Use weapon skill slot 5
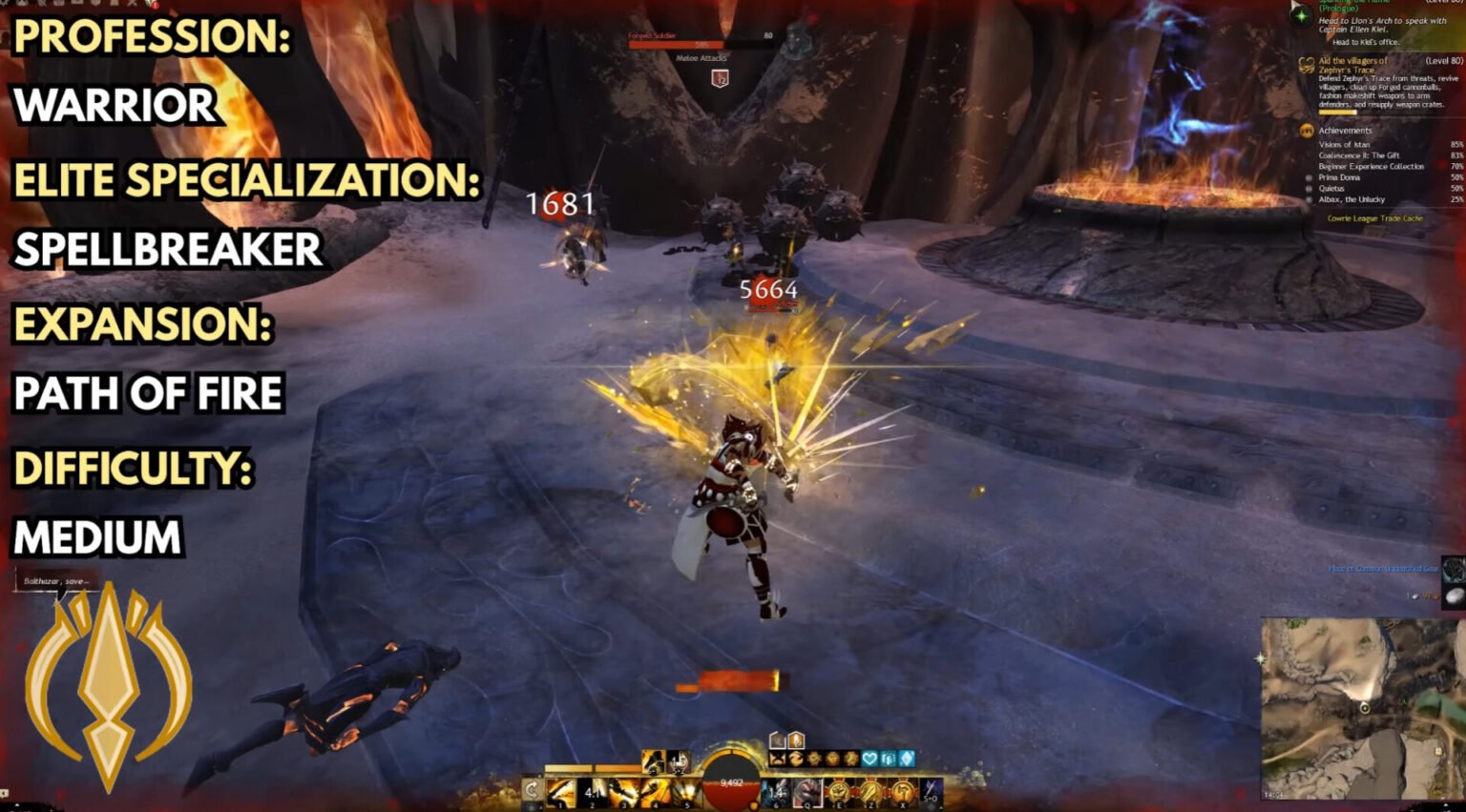1466x812 pixels. click(x=685, y=792)
